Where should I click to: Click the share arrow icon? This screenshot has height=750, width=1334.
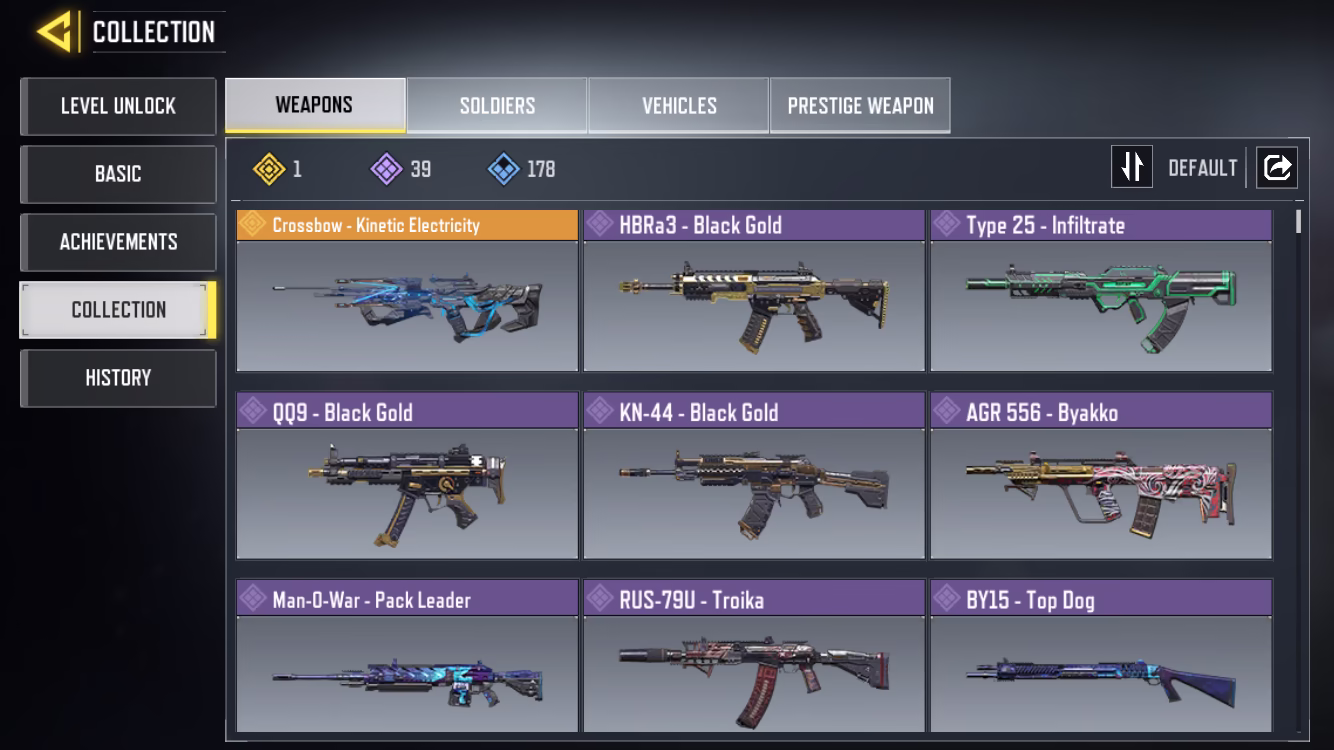[x=1277, y=167]
